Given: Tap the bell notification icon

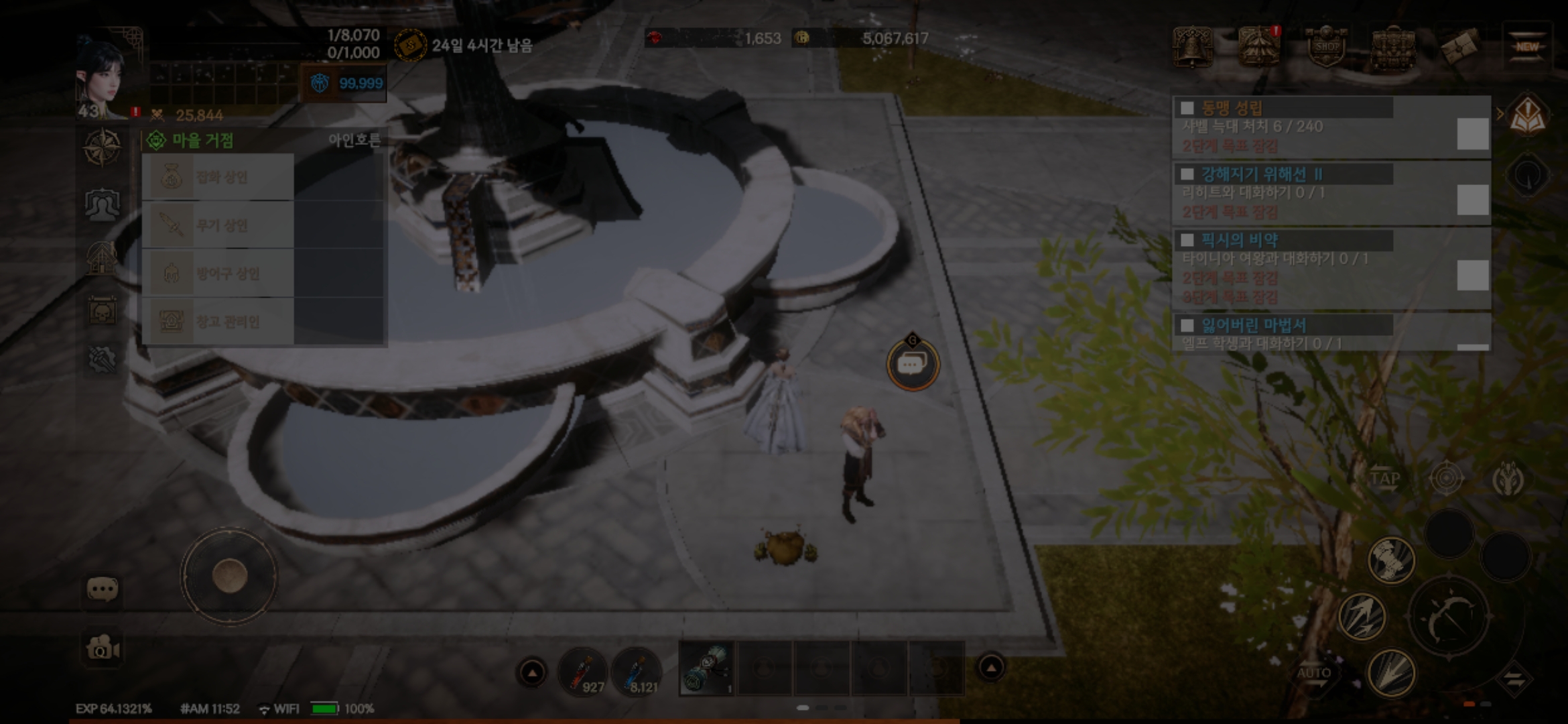Looking at the screenshot, I should click(1193, 47).
